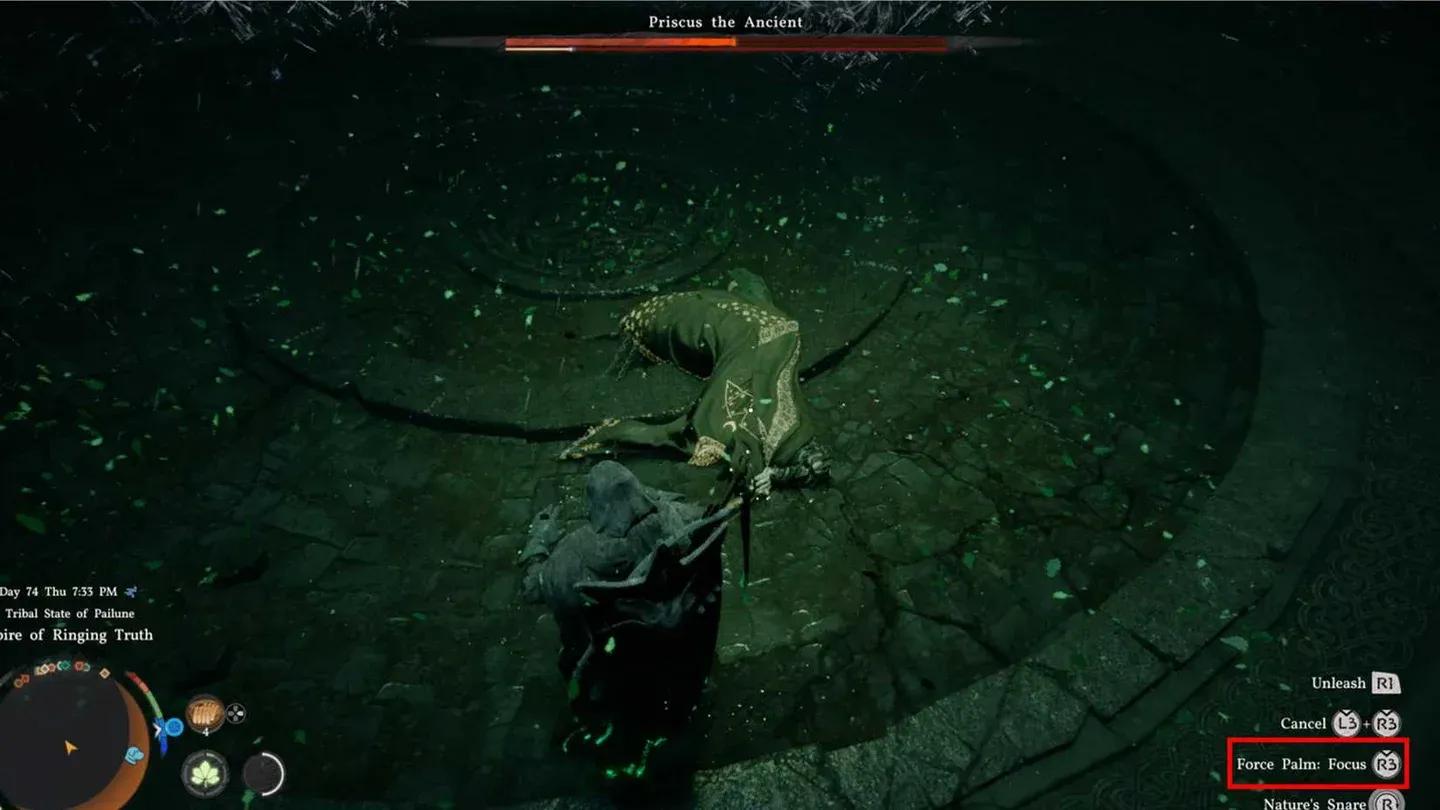Select the weather icon beside the clock
1440x810 pixels.
(x=131, y=591)
